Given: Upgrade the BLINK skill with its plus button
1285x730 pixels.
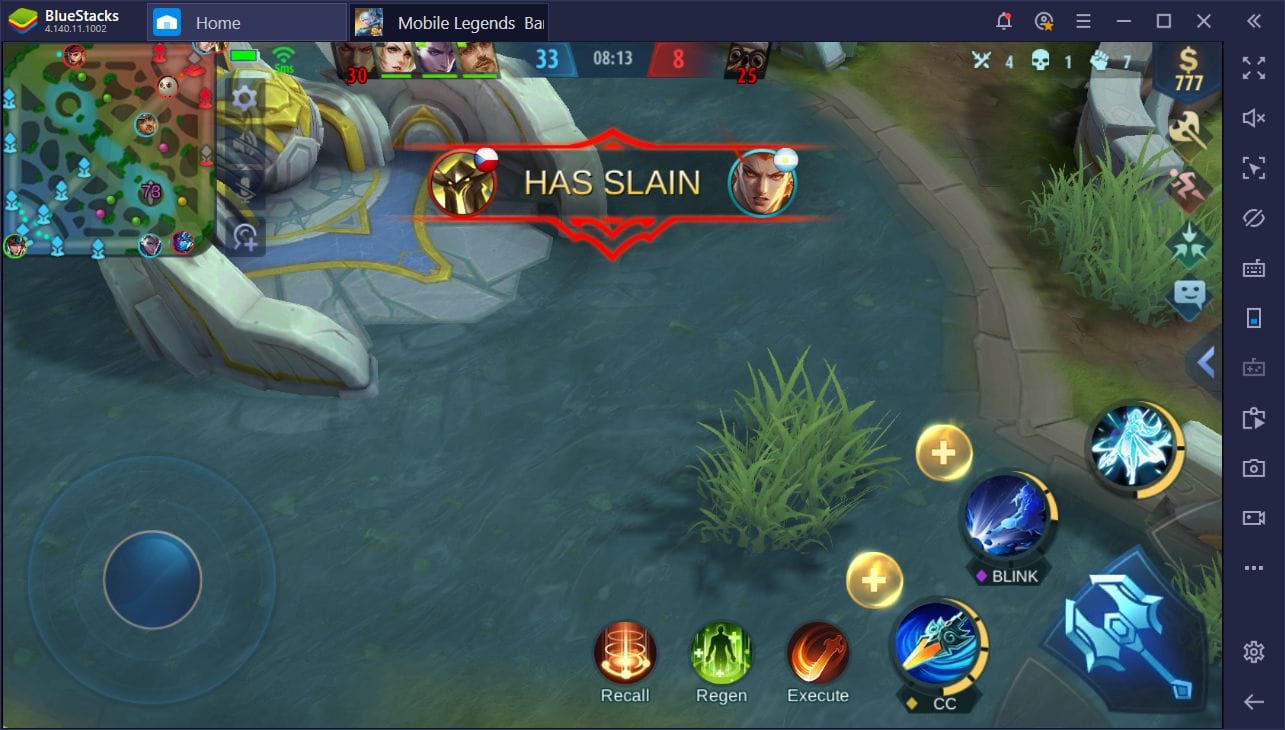Looking at the screenshot, I should tap(943, 453).
